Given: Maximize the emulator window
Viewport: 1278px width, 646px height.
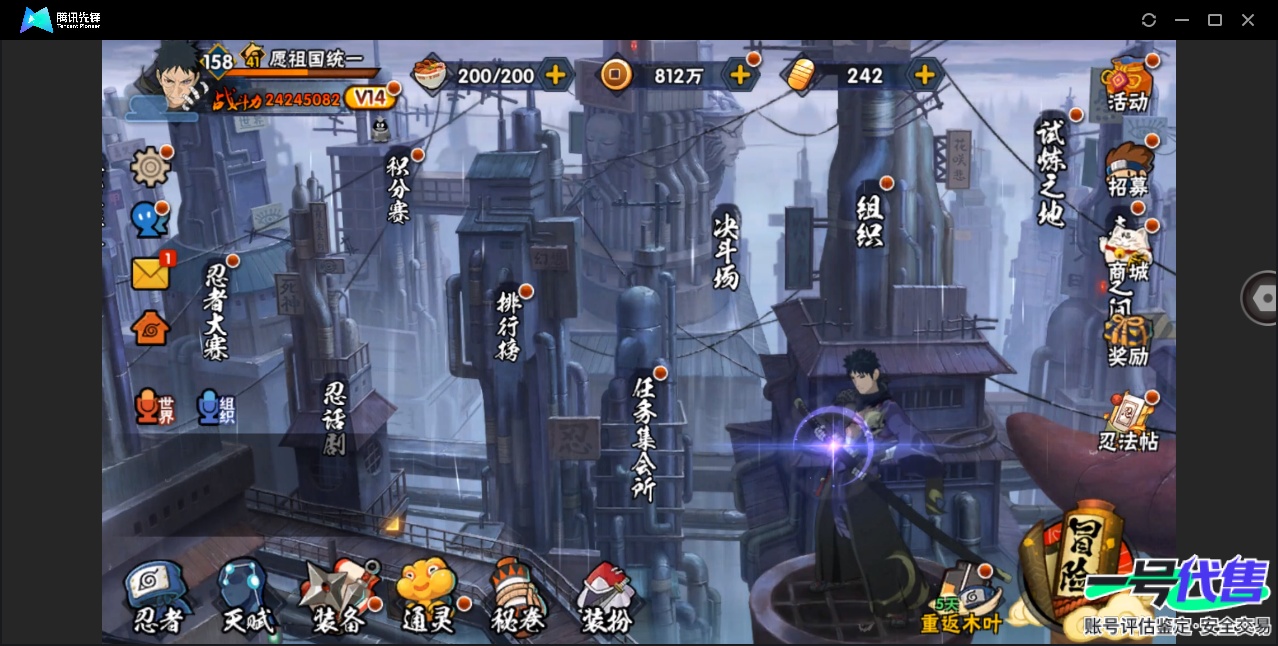Looking at the screenshot, I should pyautogui.click(x=1215, y=20).
